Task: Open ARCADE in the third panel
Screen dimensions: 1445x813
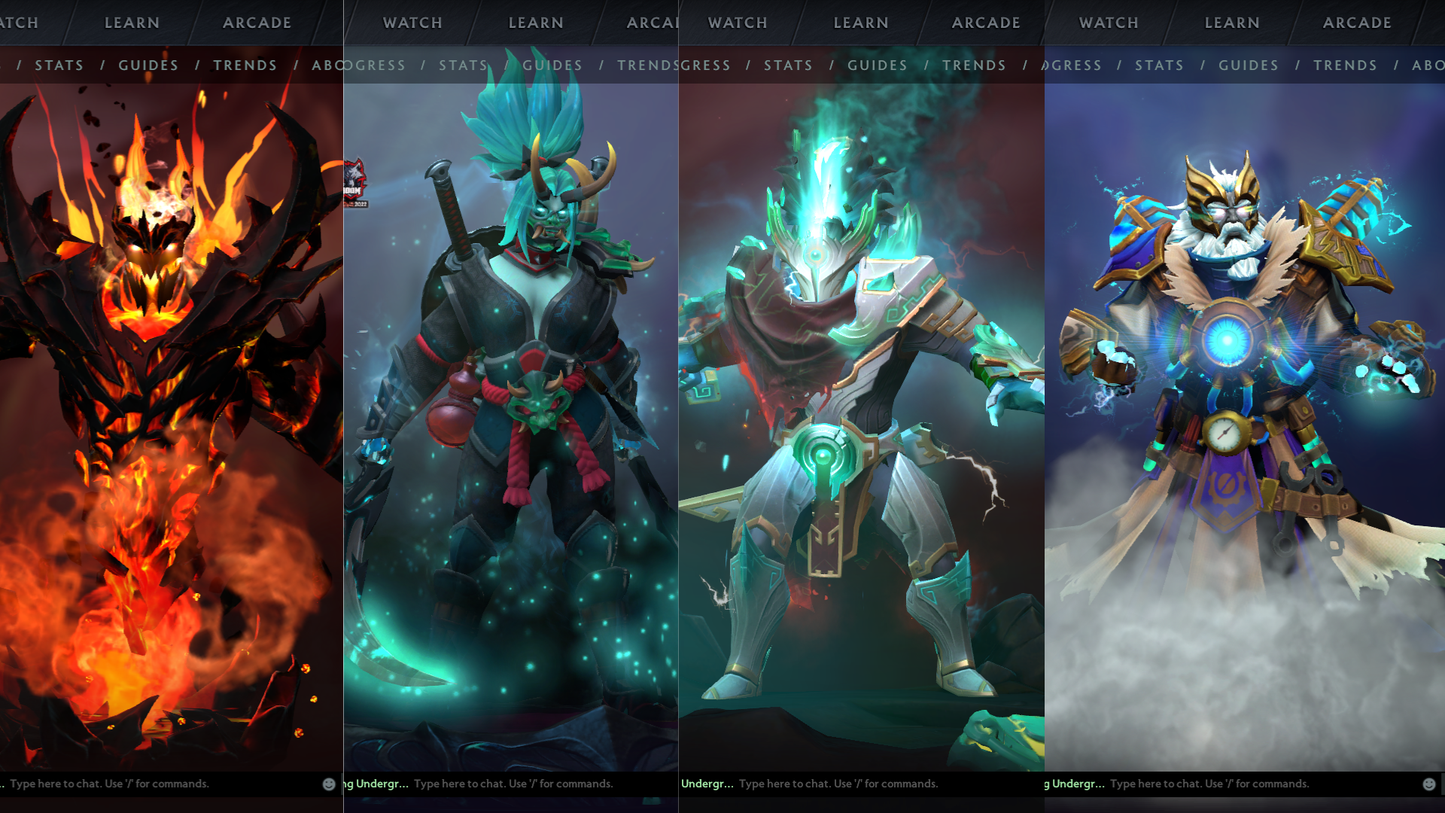Action: pyautogui.click(x=985, y=22)
